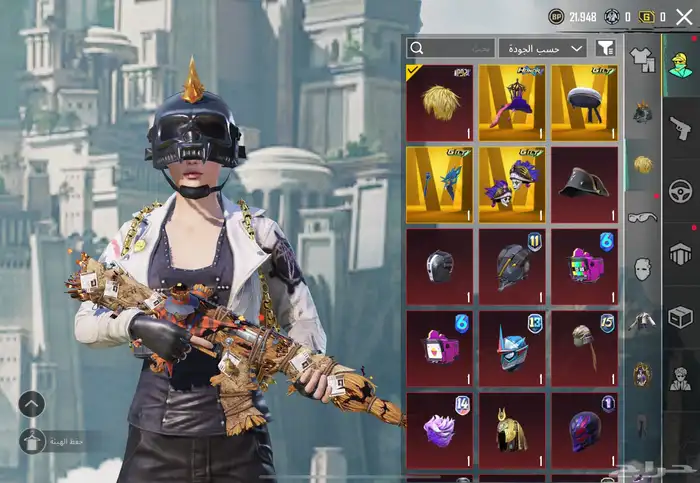Open the sort-by-quality dropdown
Viewport: 700px width, 483px height.
tap(543, 48)
